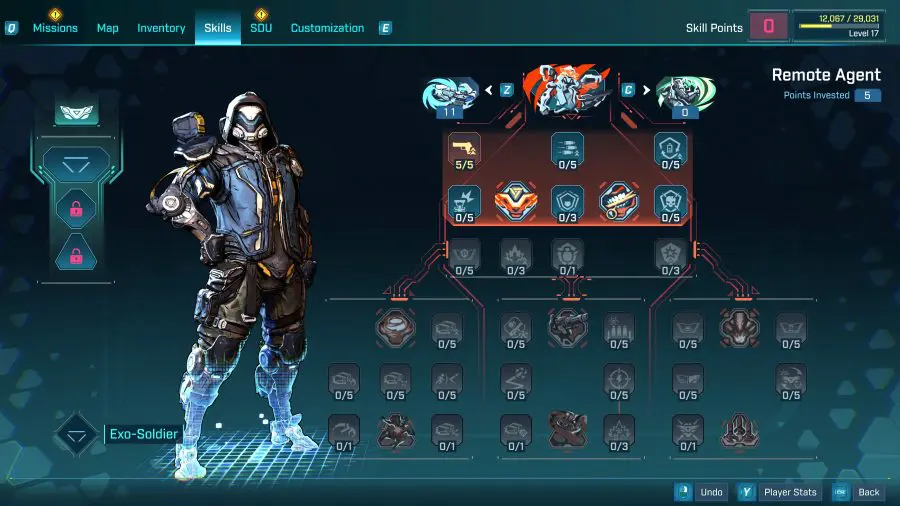Viewport: 900px width, 506px height.
Task: Select the upper pink padlock slot
Action: (76, 208)
